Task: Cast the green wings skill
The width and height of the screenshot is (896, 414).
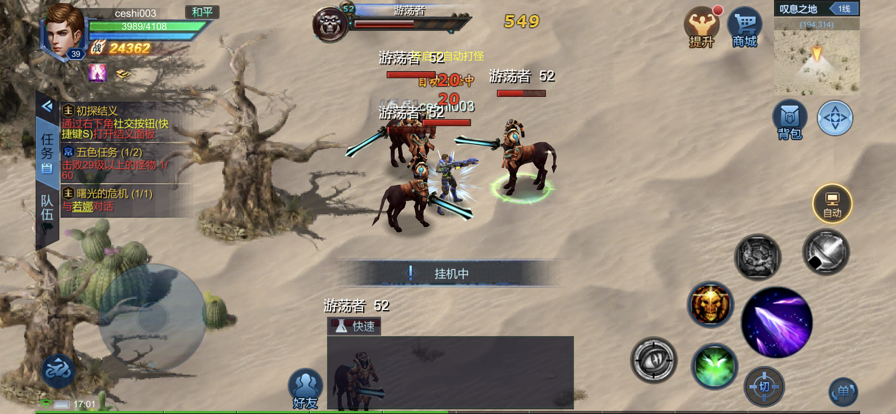Action: point(714,366)
